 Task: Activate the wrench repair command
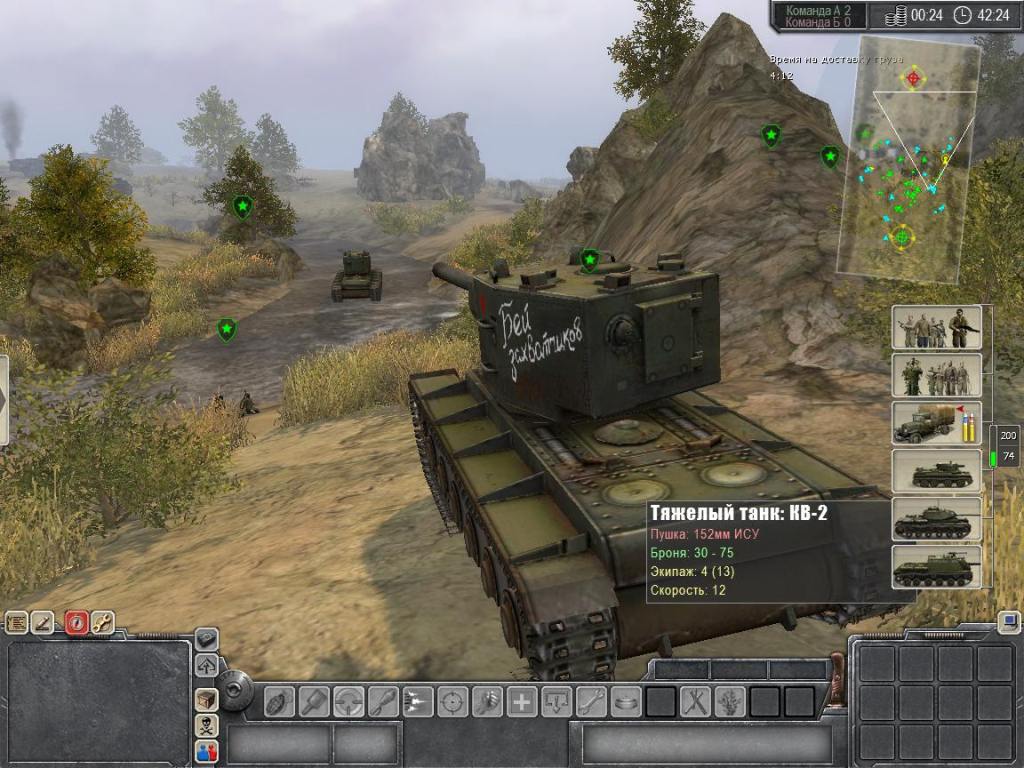pos(591,701)
